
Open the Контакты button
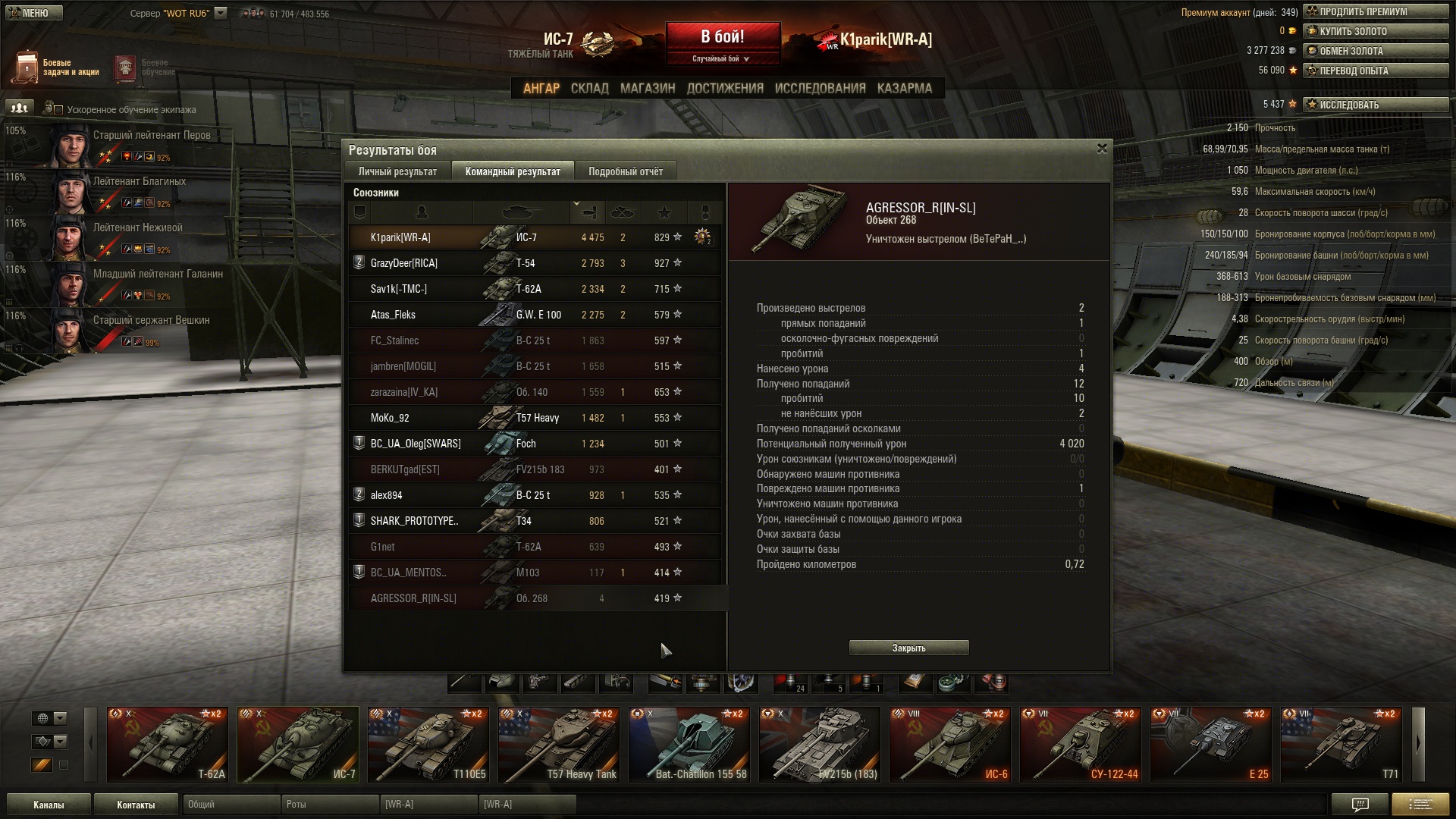136,805
